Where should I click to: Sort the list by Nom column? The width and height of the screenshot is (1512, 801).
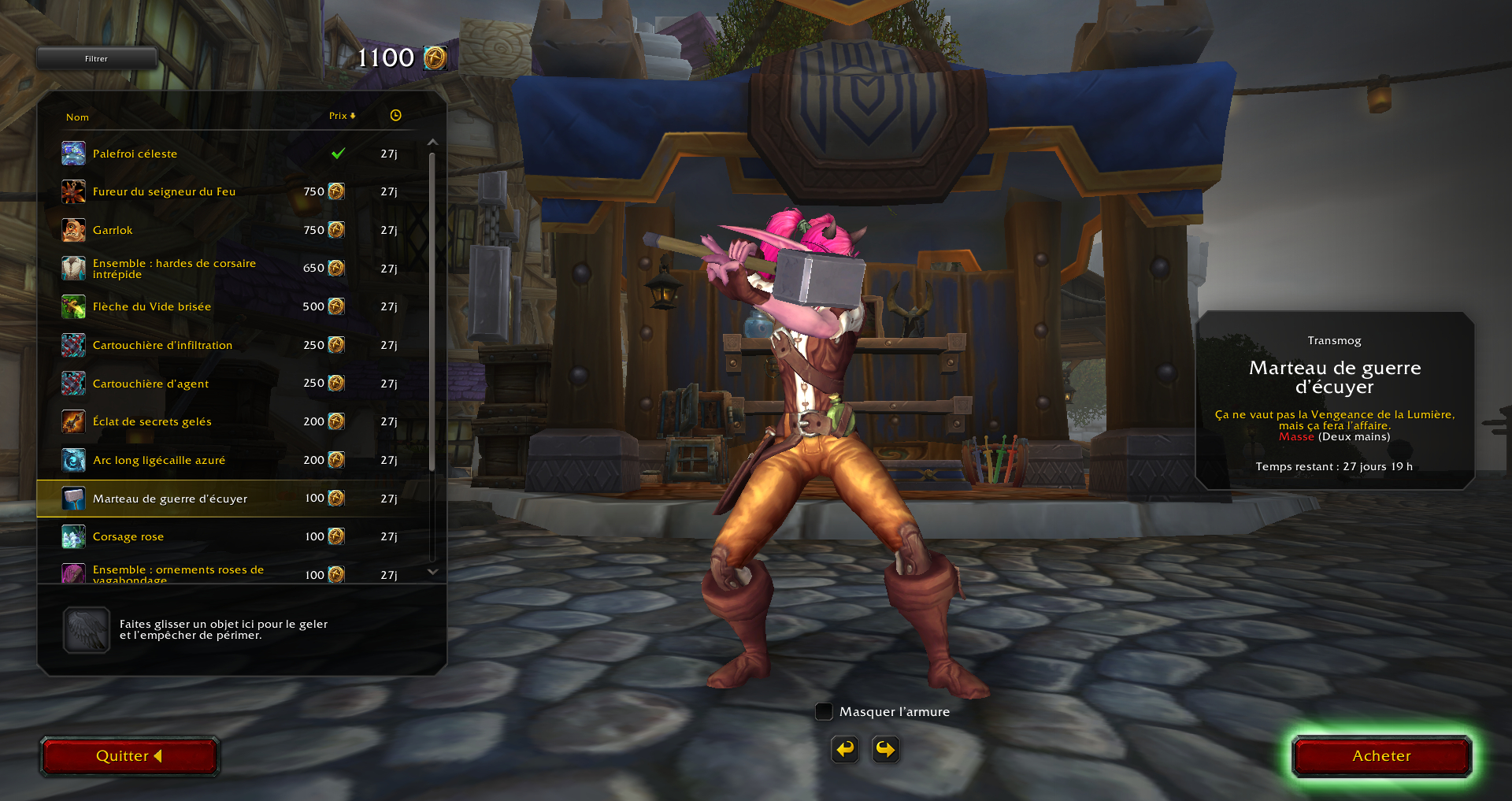[x=77, y=117]
